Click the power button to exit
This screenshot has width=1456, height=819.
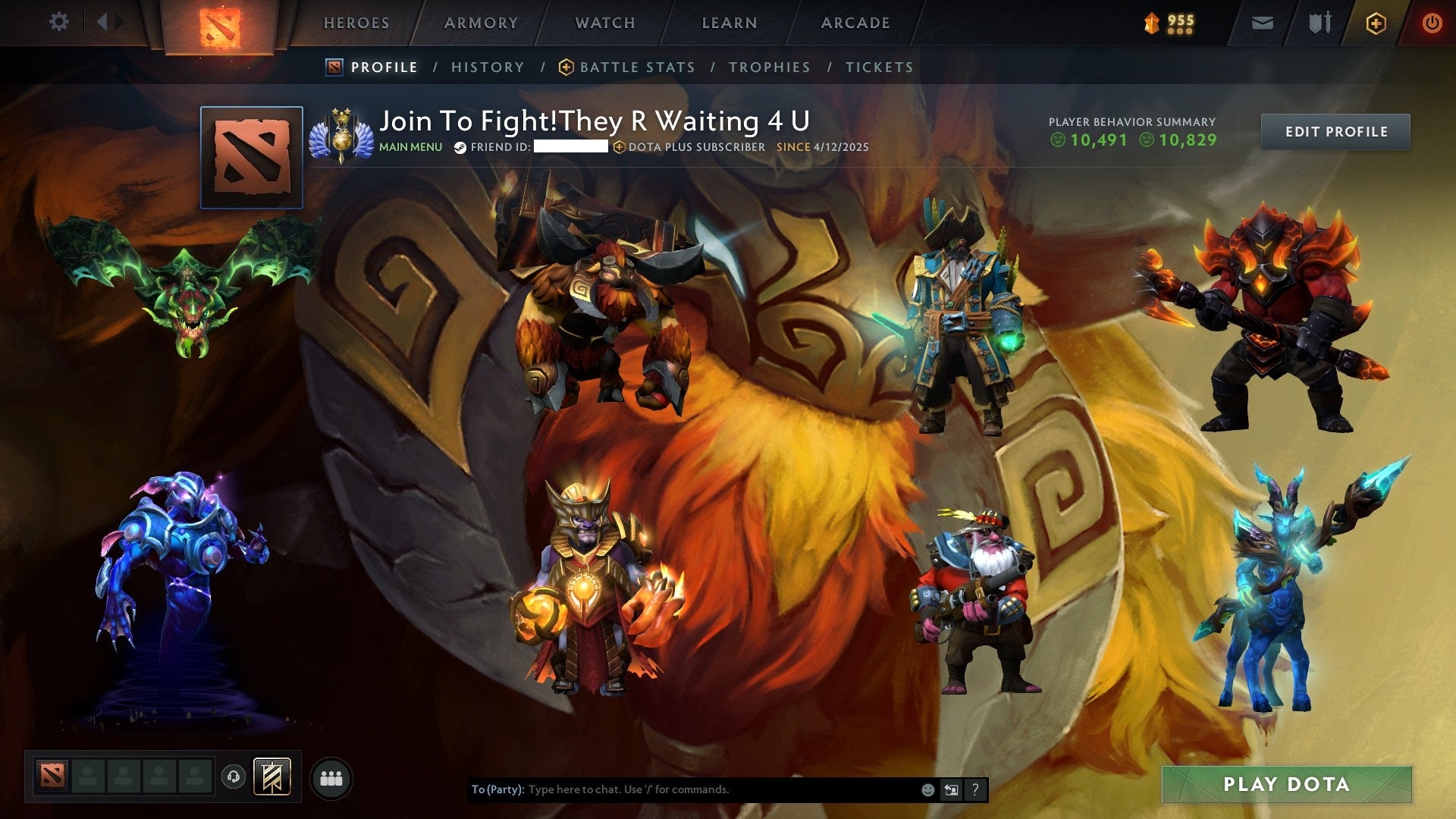(1432, 23)
